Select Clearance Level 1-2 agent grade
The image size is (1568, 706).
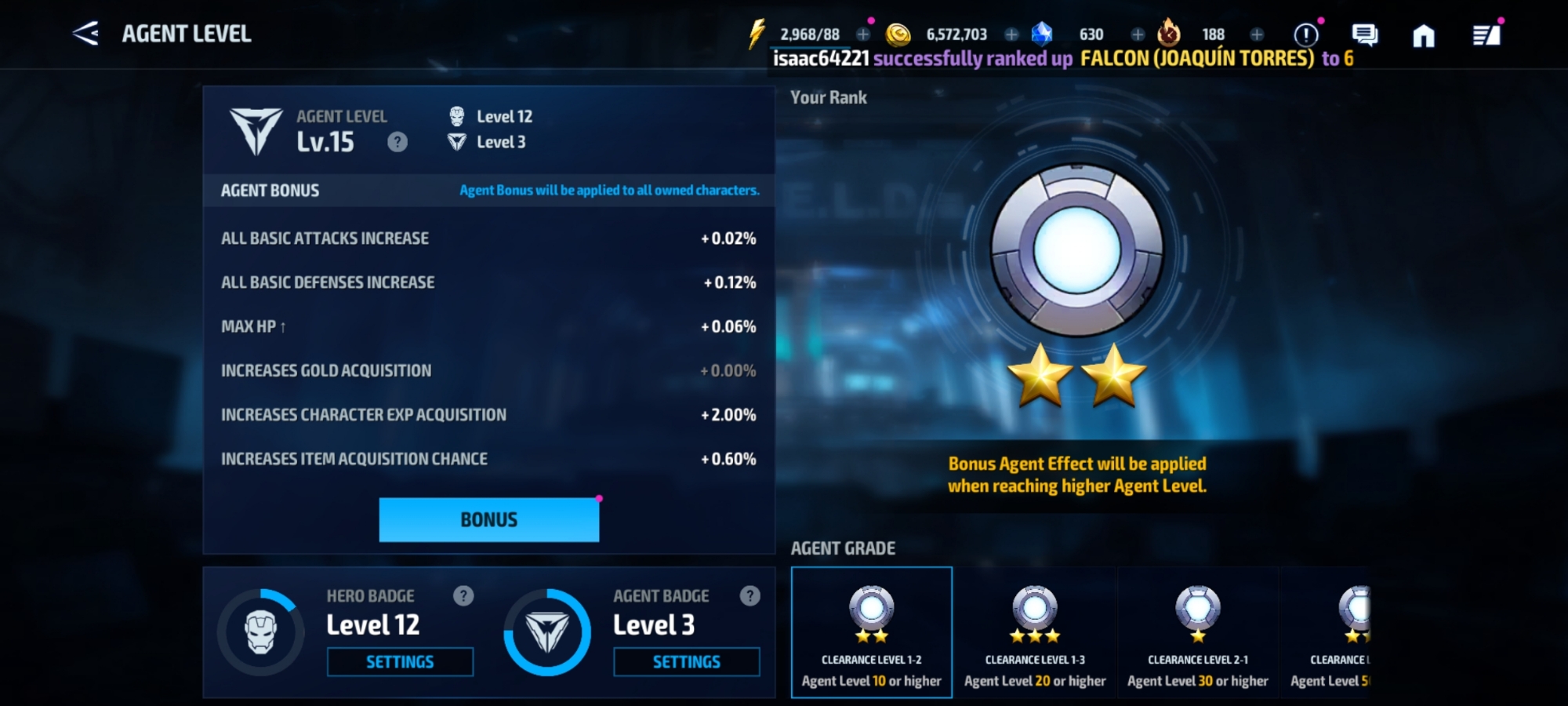pyautogui.click(x=872, y=632)
